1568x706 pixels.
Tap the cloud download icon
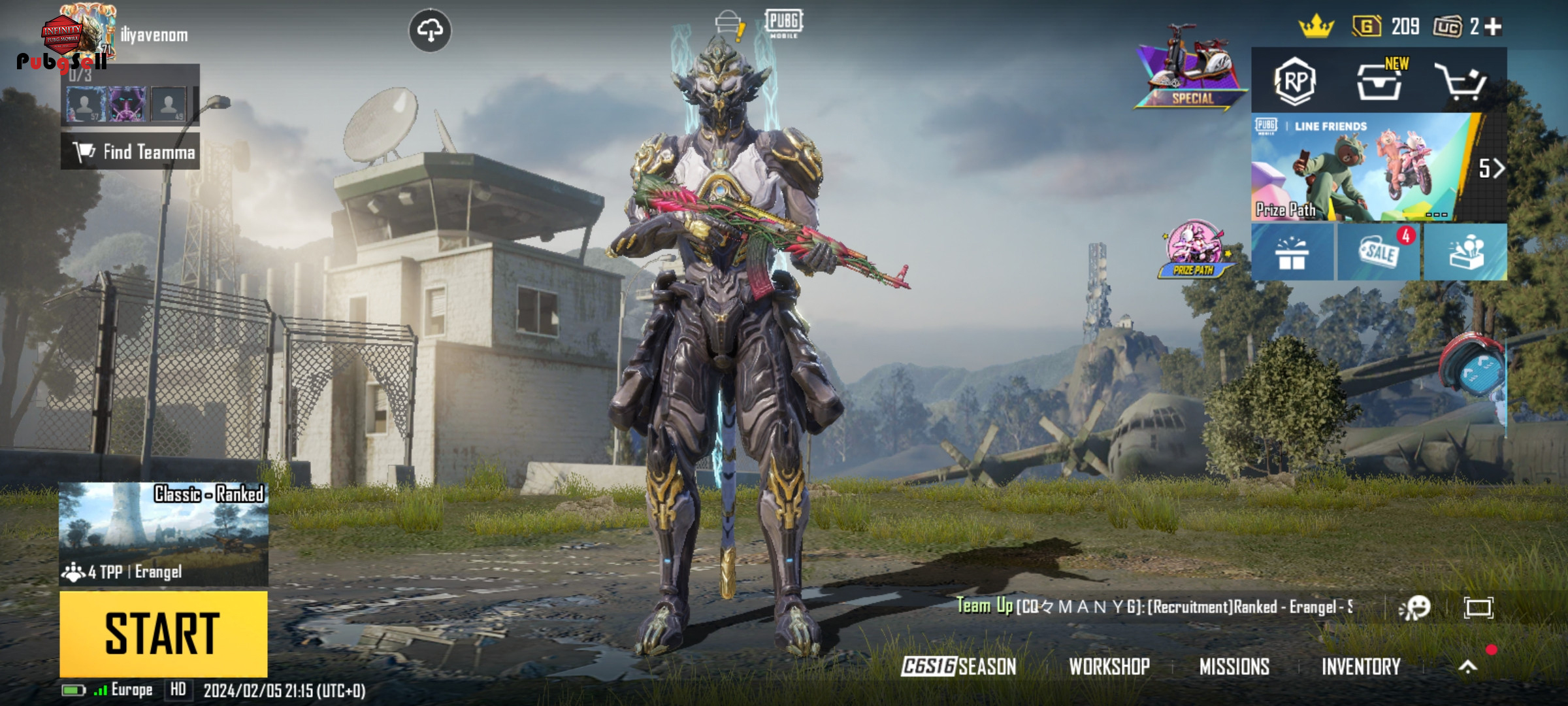click(x=430, y=30)
